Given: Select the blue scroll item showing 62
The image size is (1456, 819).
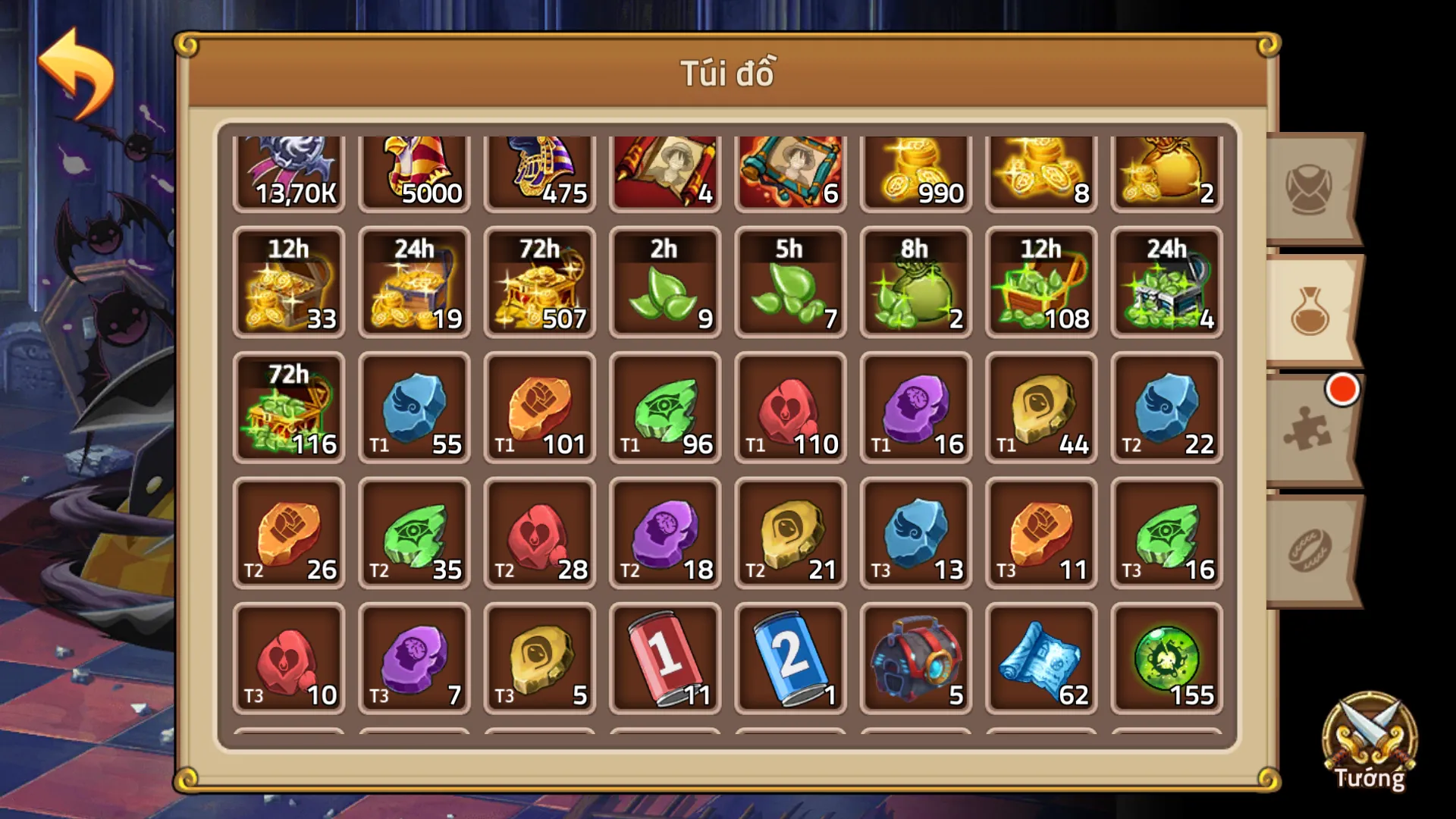Looking at the screenshot, I should (x=1040, y=658).
